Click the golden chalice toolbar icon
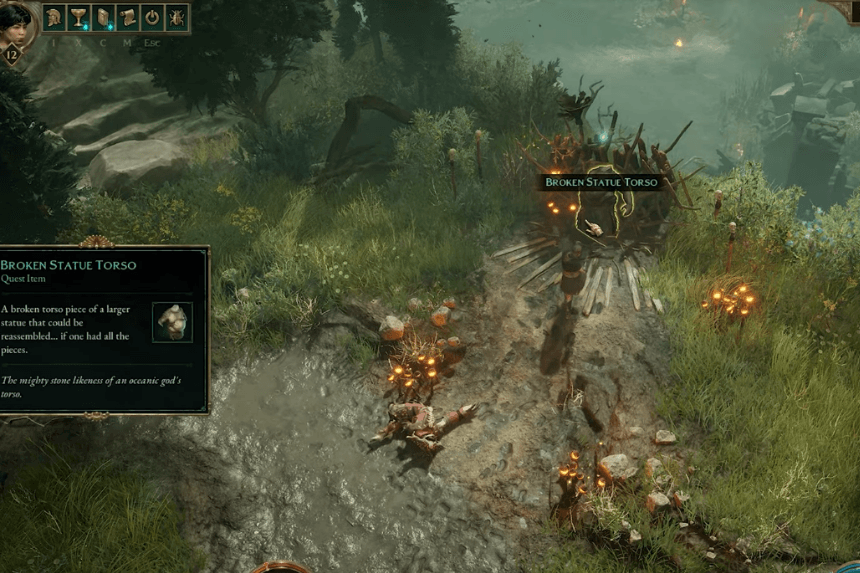Viewport: 860px width, 573px height. (78, 17)
